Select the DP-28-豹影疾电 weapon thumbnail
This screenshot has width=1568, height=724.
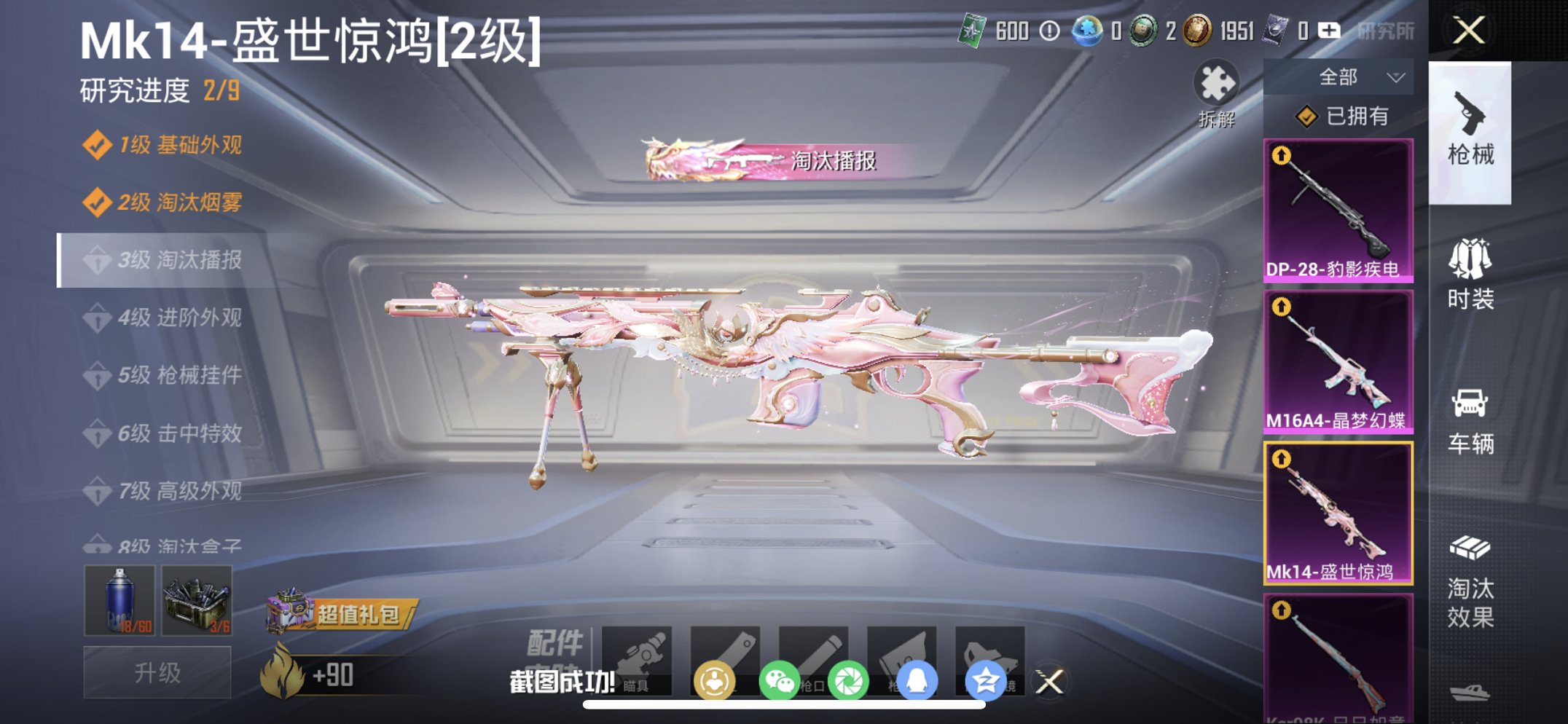(1339, 208)
